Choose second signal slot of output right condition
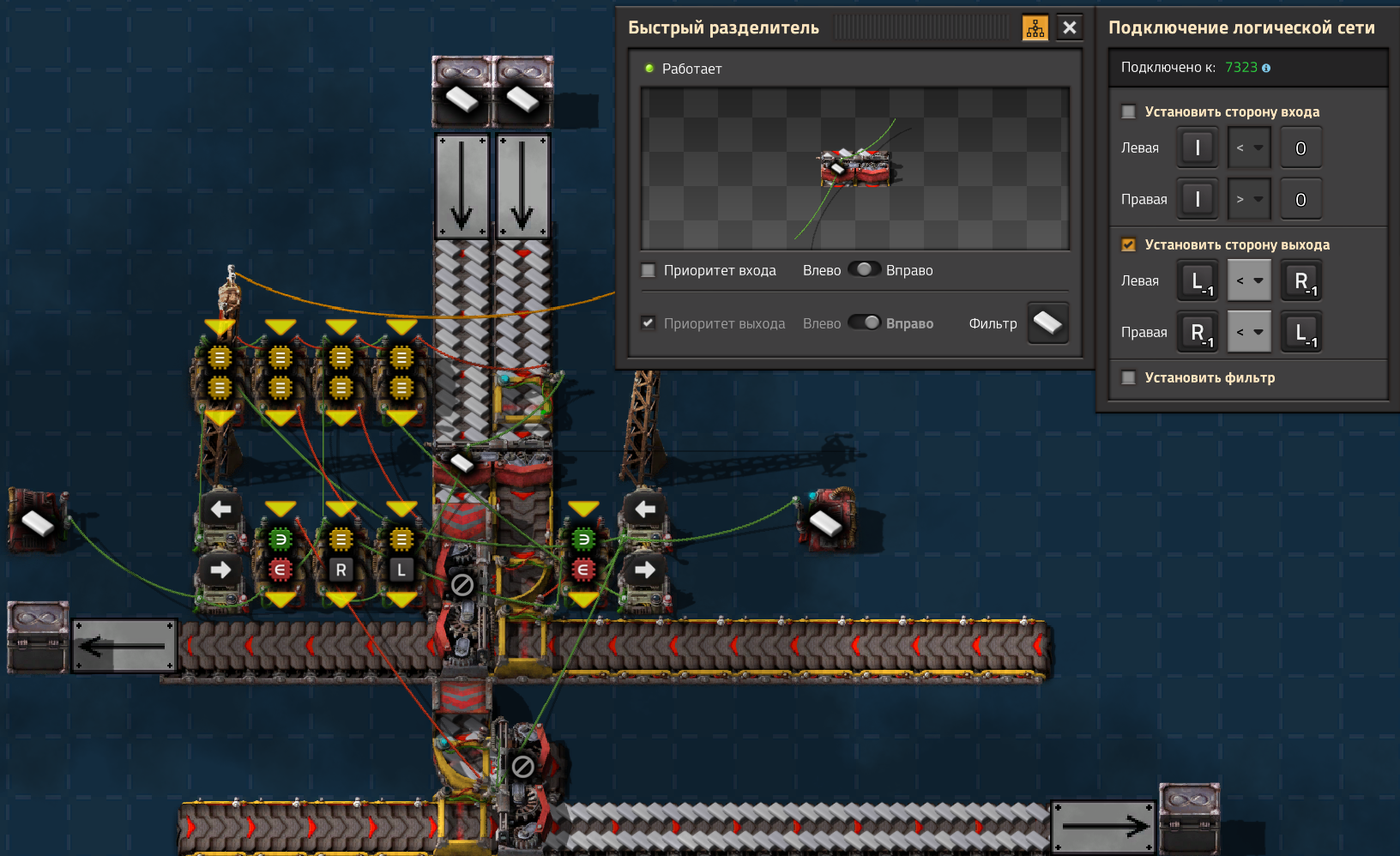Image resolution: width=1400 pixels, height=856 pixels. point(1300,332)
